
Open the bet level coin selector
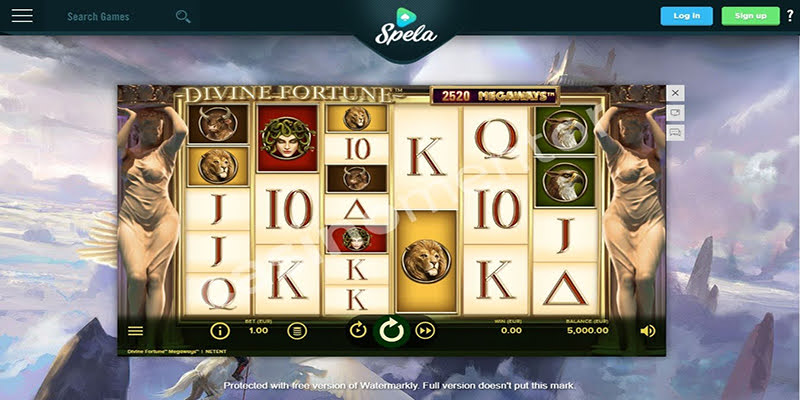coord(297,330)
